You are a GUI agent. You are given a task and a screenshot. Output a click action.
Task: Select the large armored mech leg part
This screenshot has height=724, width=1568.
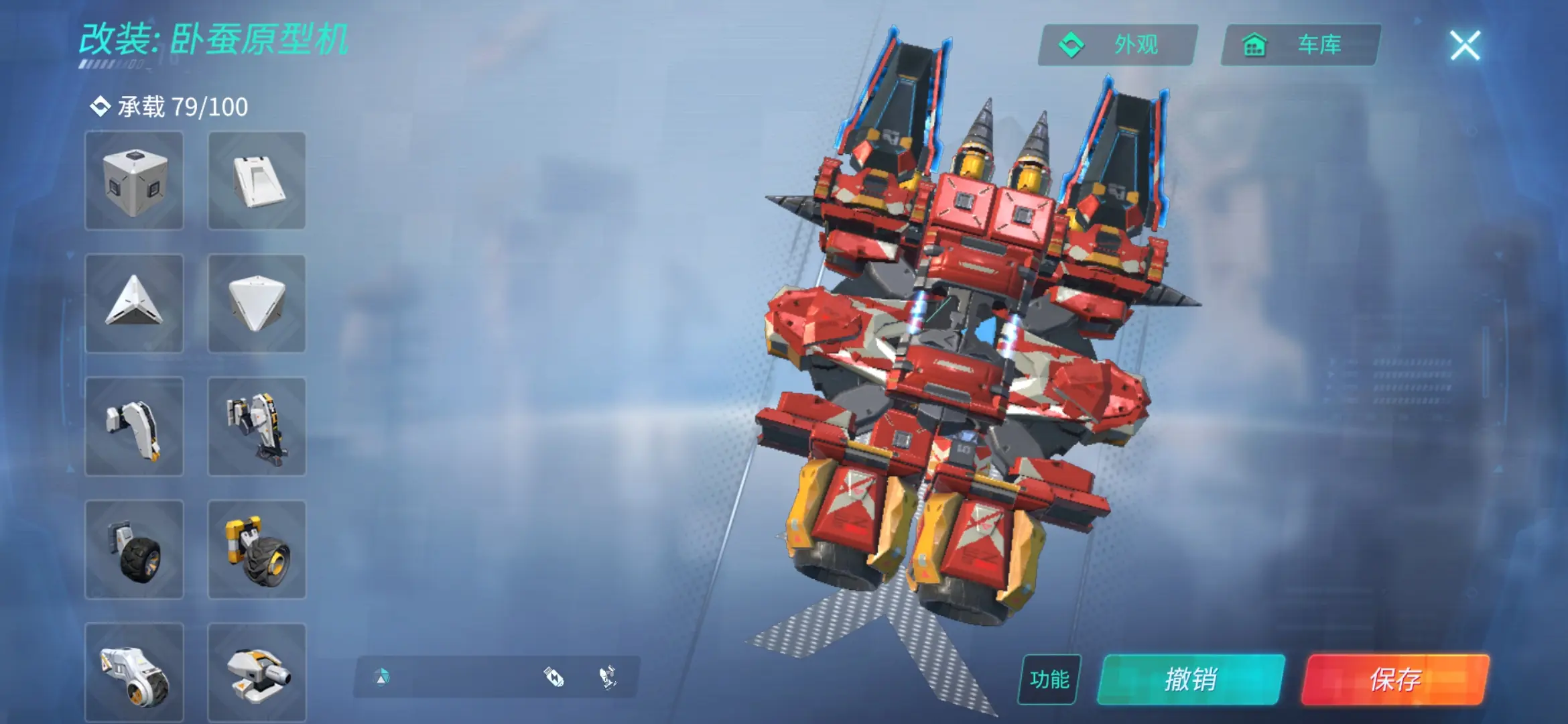(257, 426)
